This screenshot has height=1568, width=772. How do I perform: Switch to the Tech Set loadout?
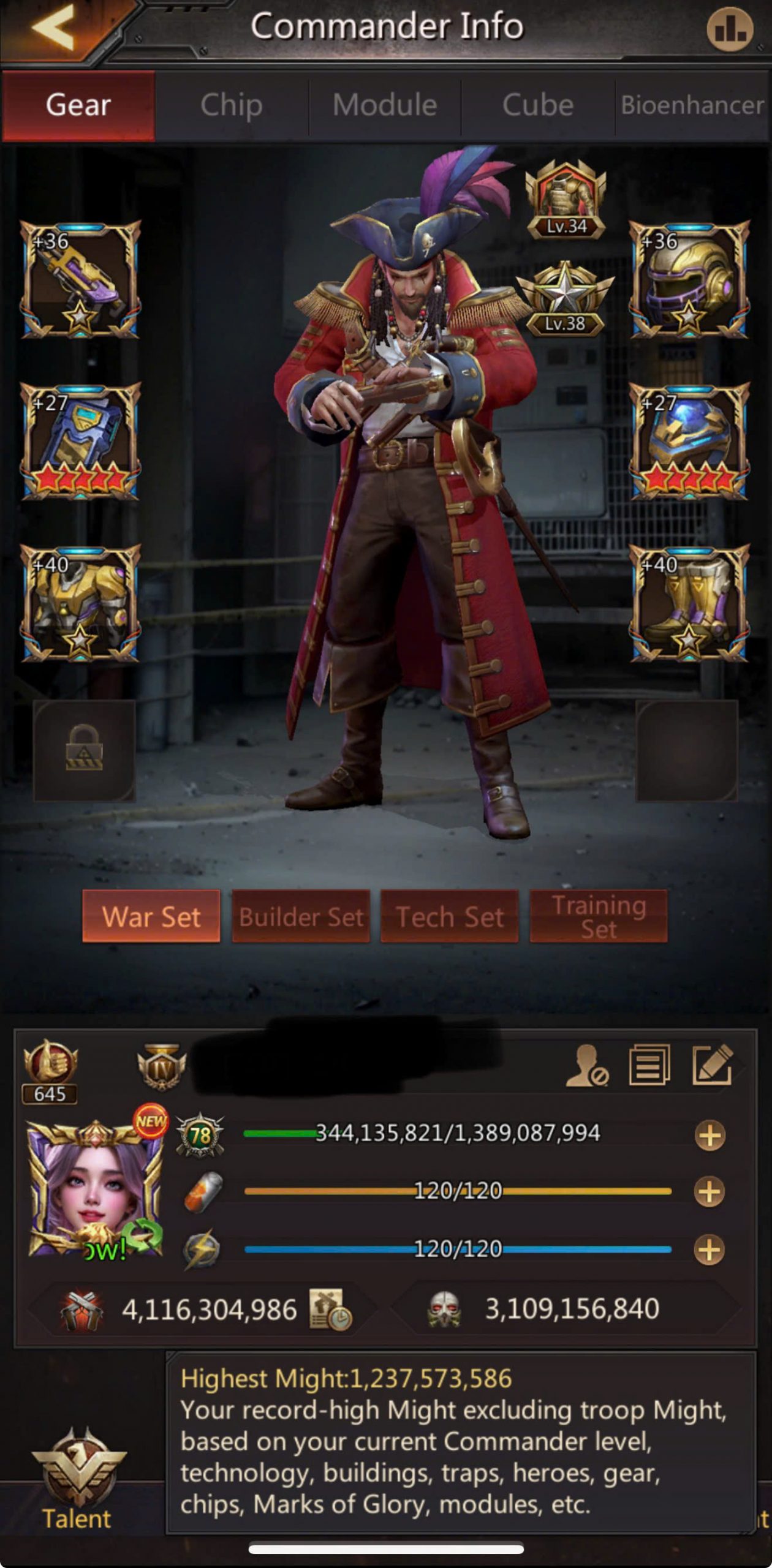point(450,917)
